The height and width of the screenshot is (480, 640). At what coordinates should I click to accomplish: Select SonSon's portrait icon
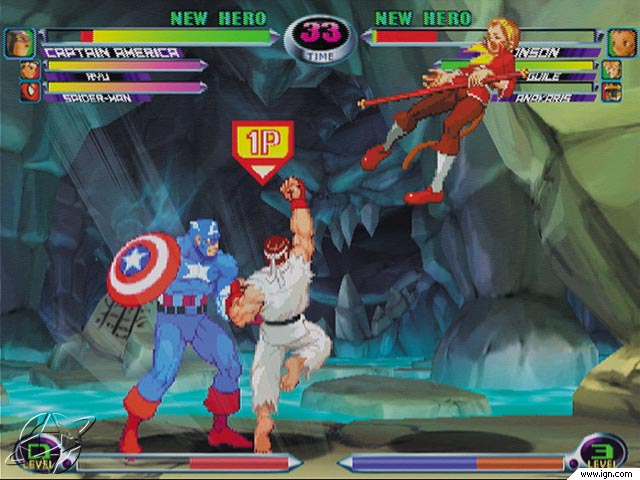pyautogui.click(x=621, y=44)
